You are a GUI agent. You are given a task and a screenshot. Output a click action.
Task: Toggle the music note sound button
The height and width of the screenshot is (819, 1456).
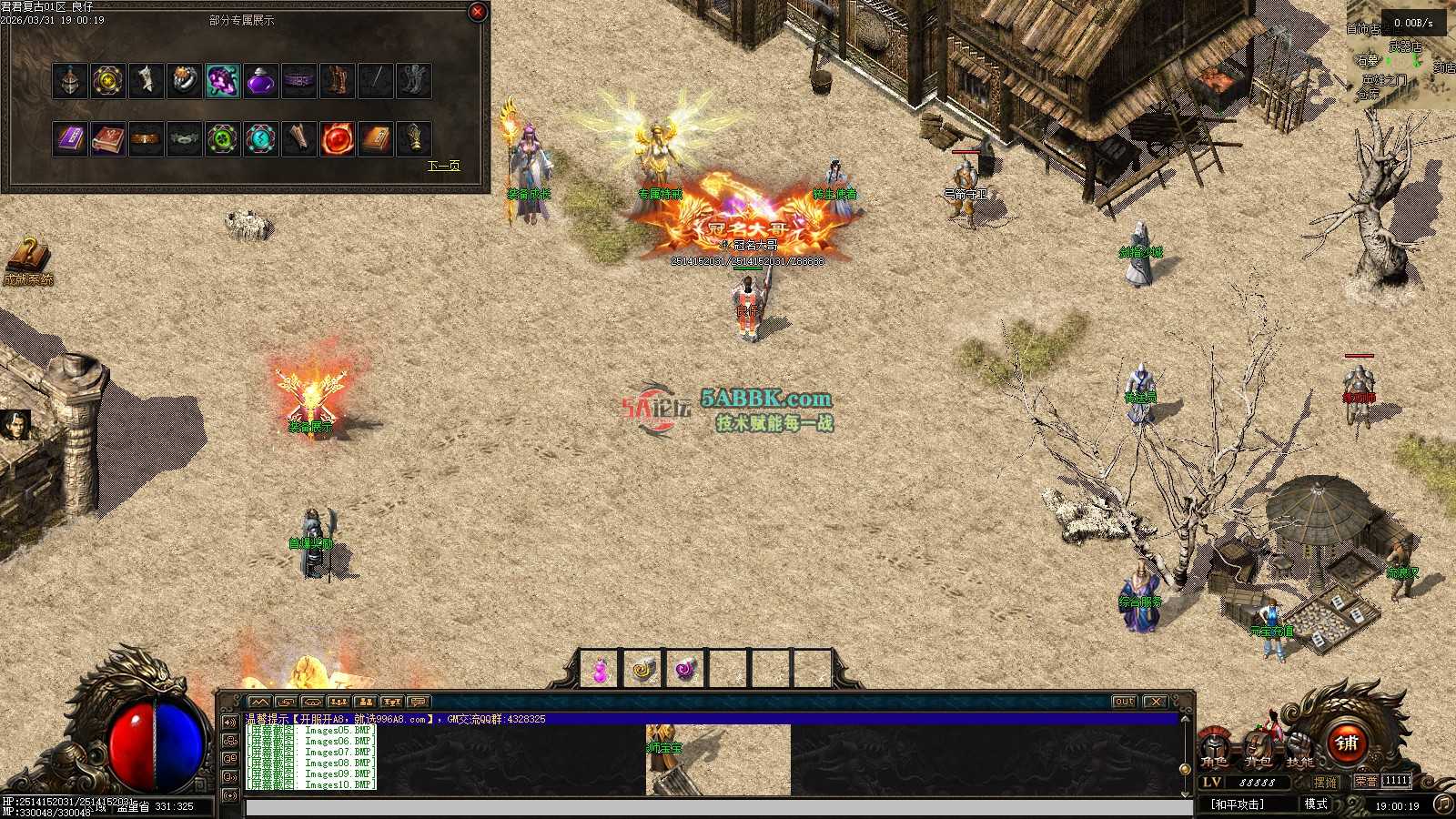click(x=1443, y=804)
